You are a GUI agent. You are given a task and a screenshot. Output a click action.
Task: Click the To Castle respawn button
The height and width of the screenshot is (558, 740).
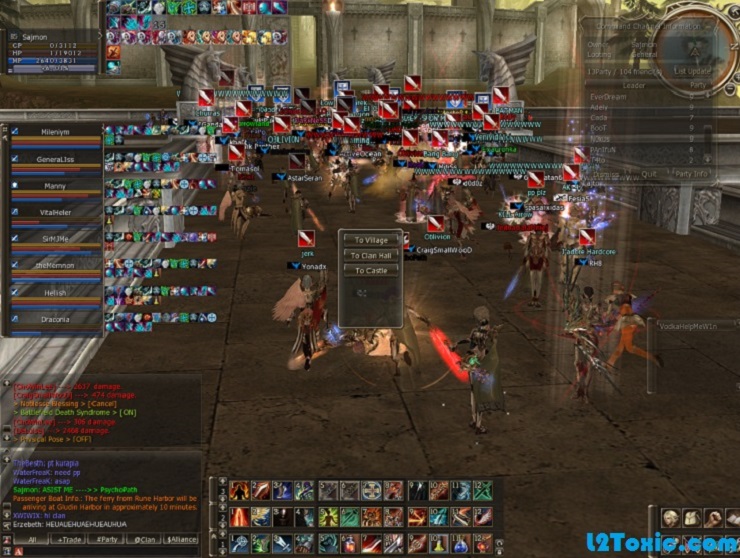coord(370,271)
